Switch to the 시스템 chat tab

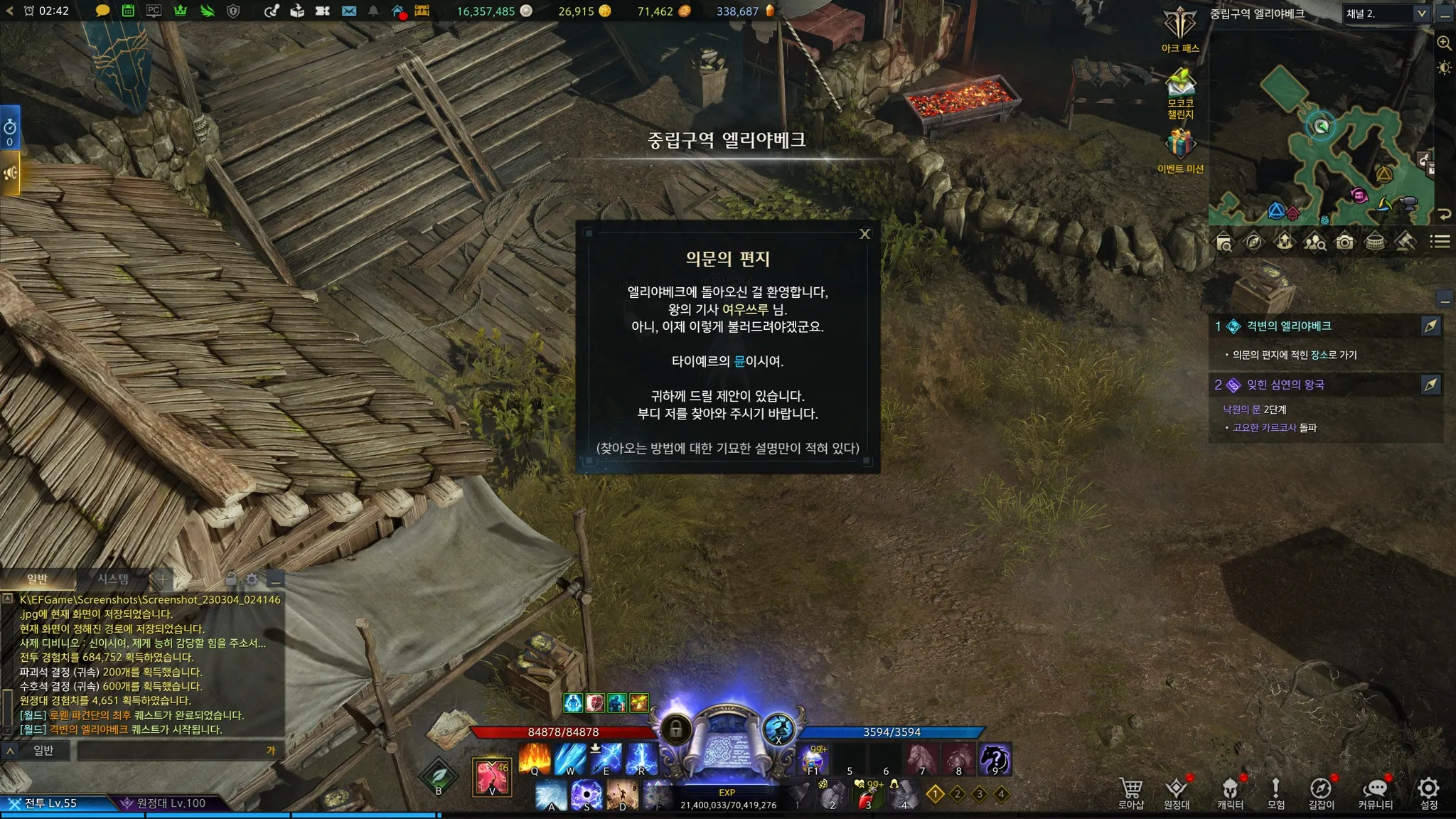tap(113, 579)
